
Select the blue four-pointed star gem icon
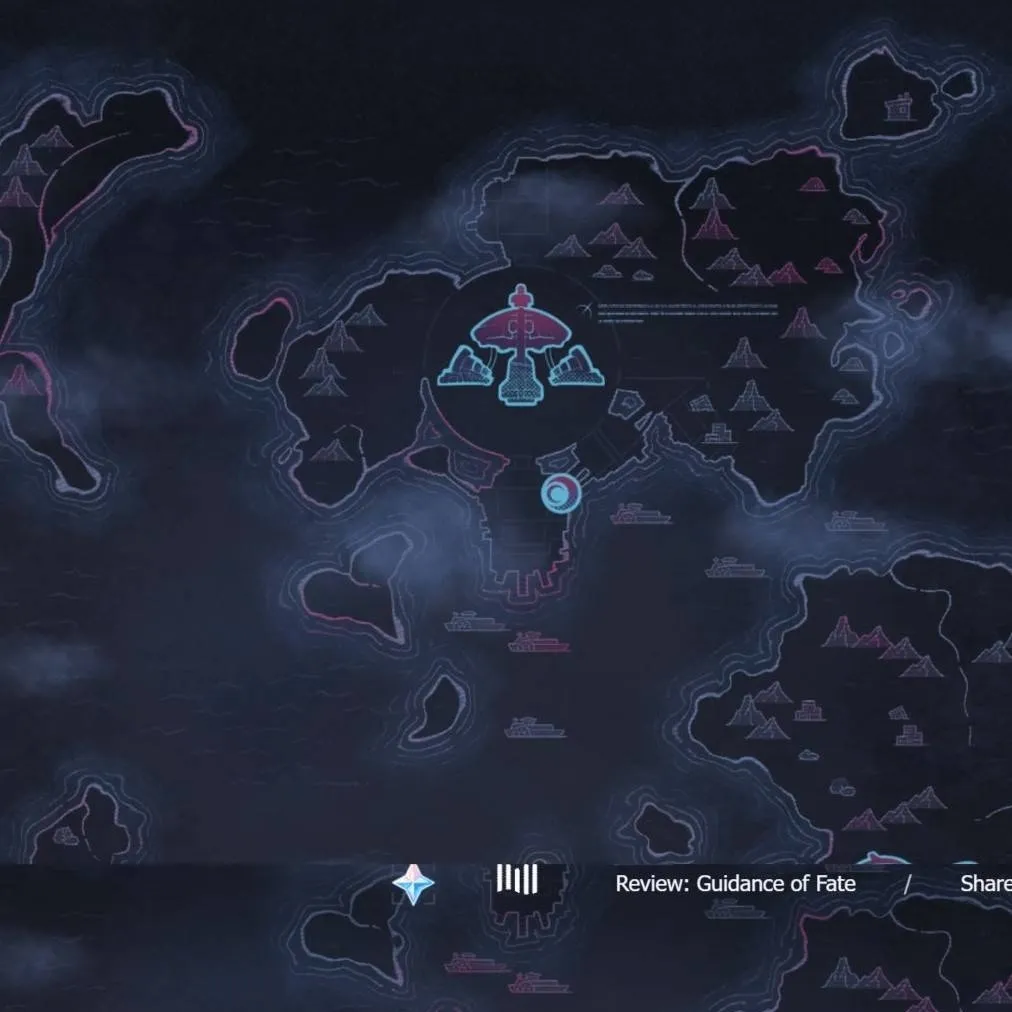pos(413,884)
